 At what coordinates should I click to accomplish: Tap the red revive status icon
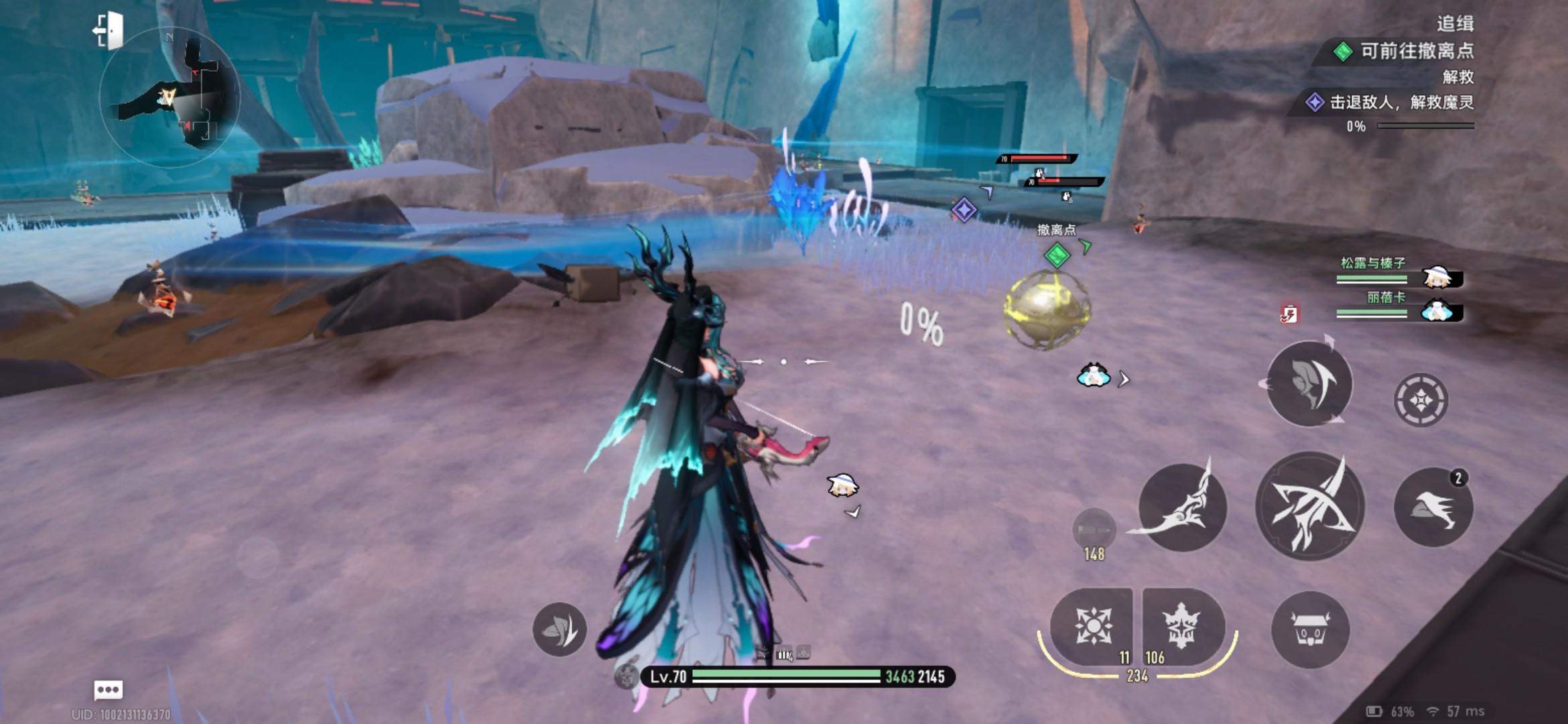click(1289, 314)
